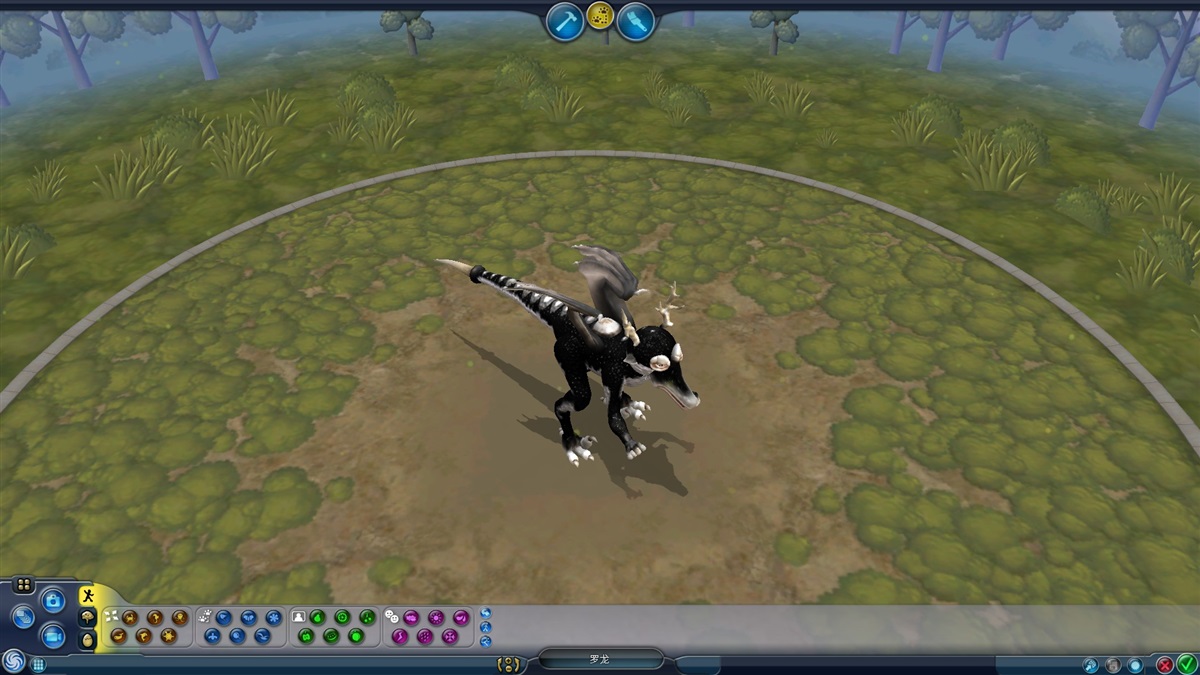
Task: Open the running figure animations tab
Action: coord(88,596)
